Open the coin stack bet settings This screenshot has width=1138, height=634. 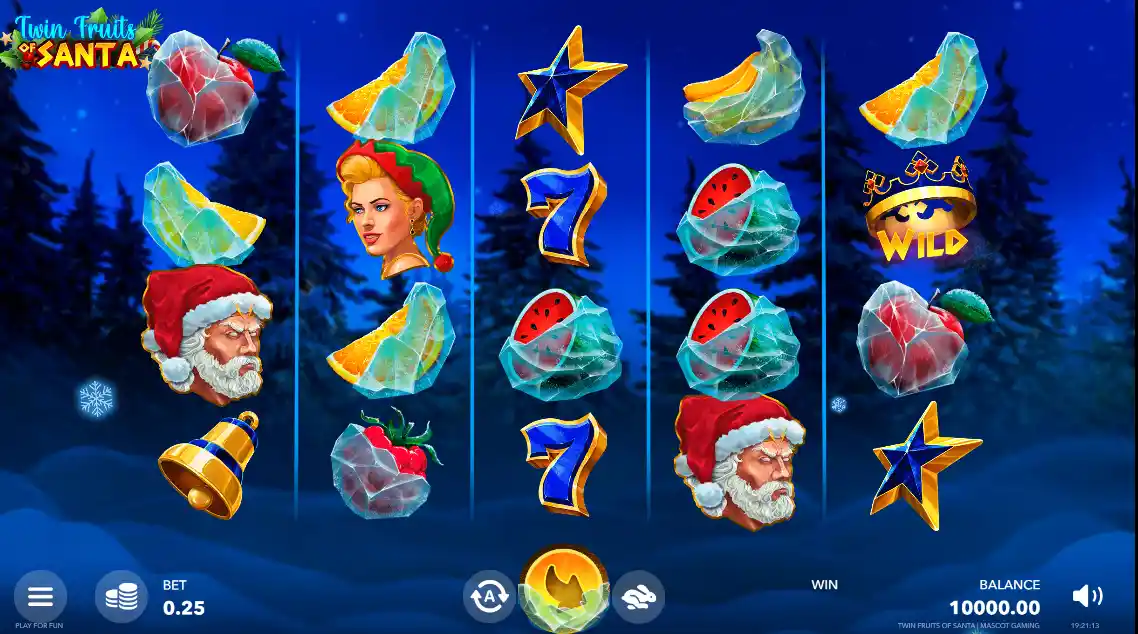(x=122, y=597)
